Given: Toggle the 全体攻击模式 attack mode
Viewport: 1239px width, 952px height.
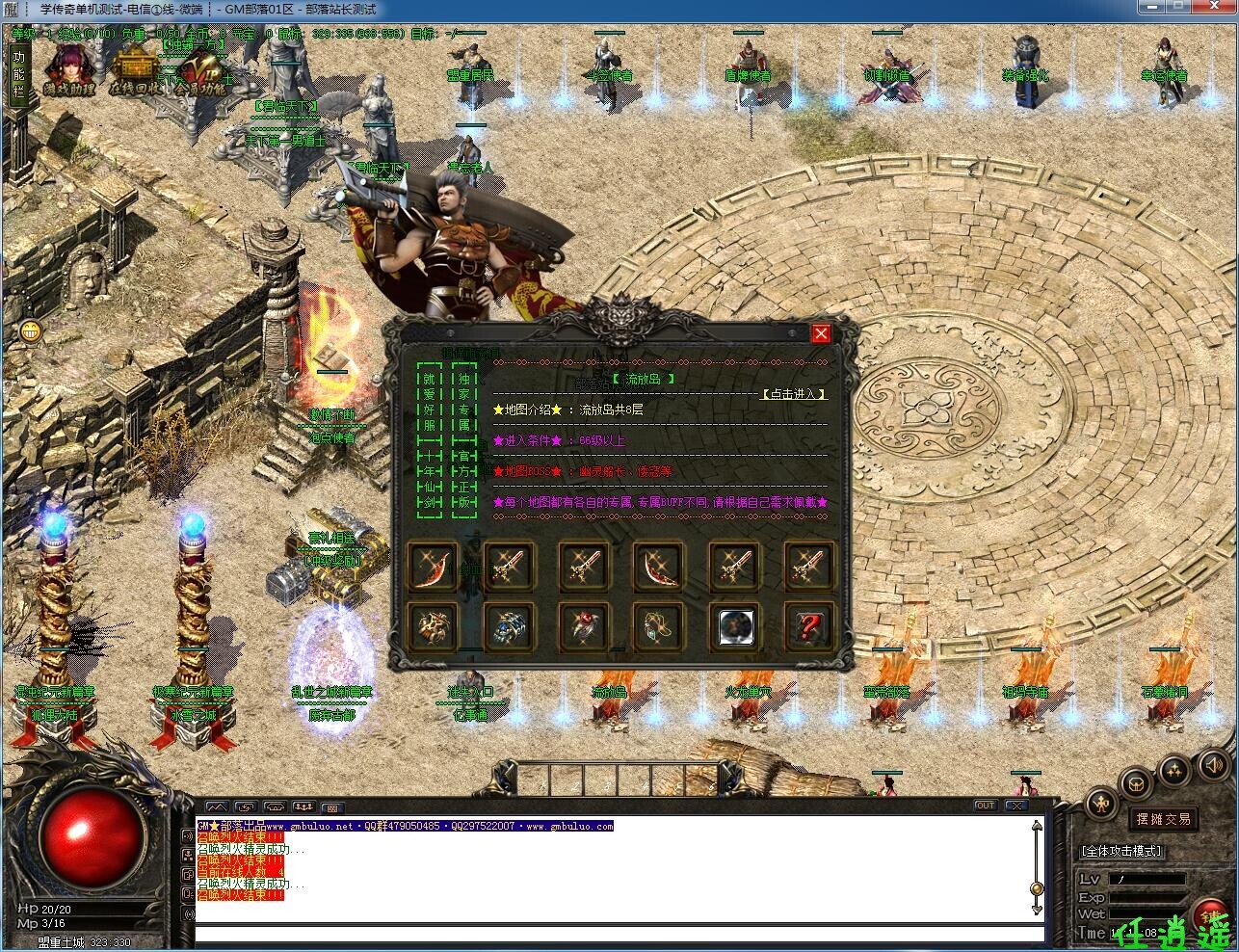Looking at the screenshot, I should coord(1122,851).
